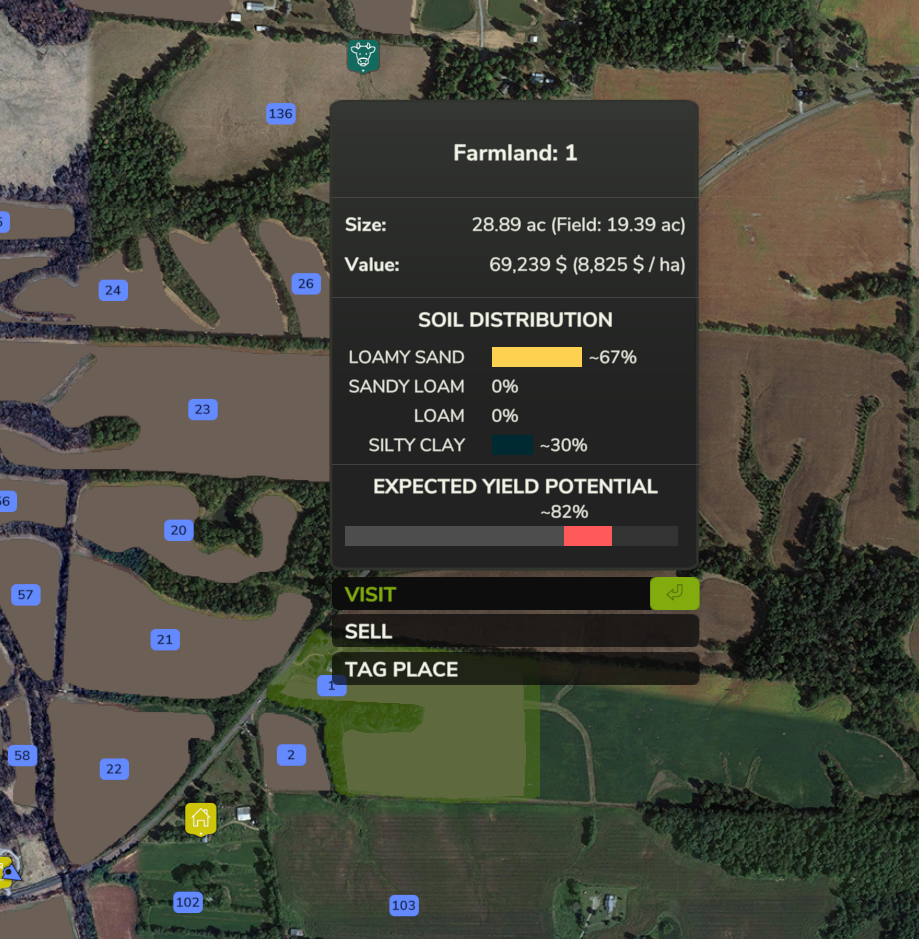Select the cow husbandry map marker
Image resolution: width=919 pixels, height=939 pixels.
coord(362,55)
